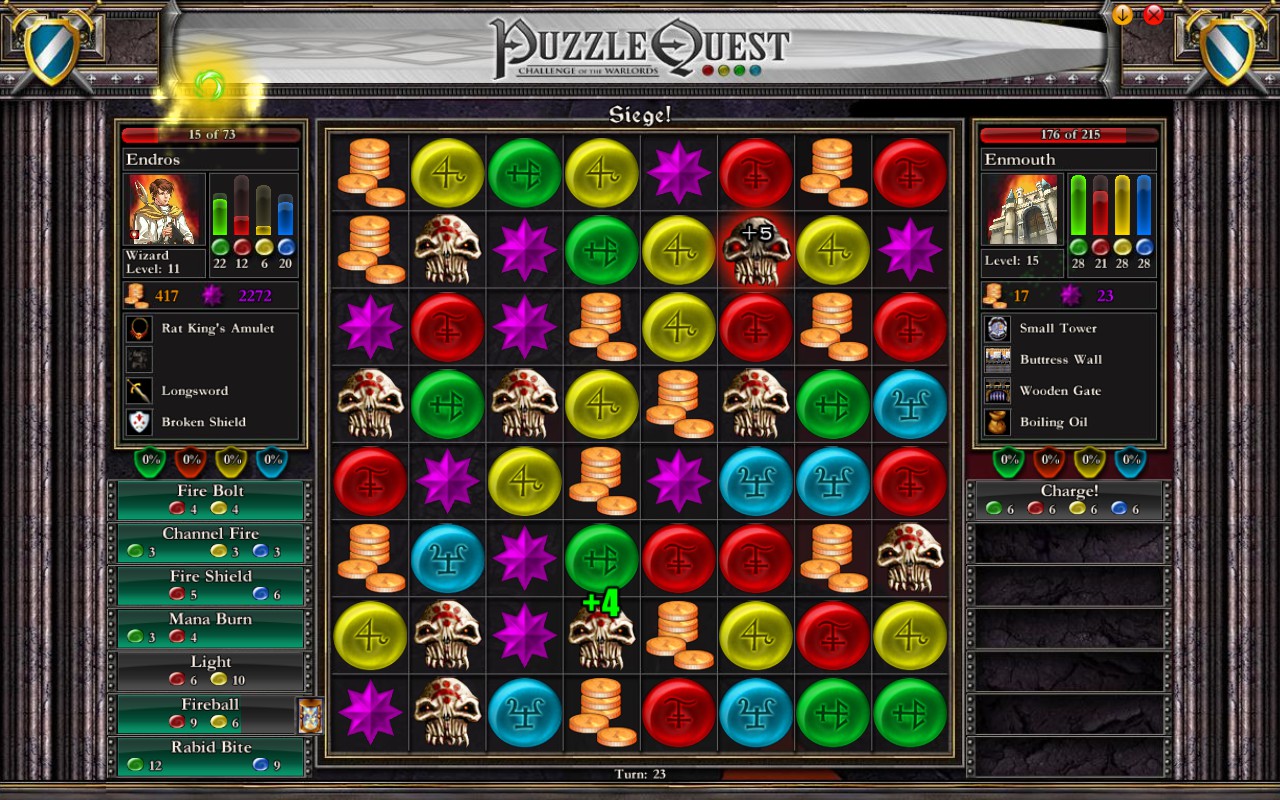This screenshot has width=1280, height=800.
Task: Click the Small Tower icon in Enmouth's panel
Action: tap(995, 327)
